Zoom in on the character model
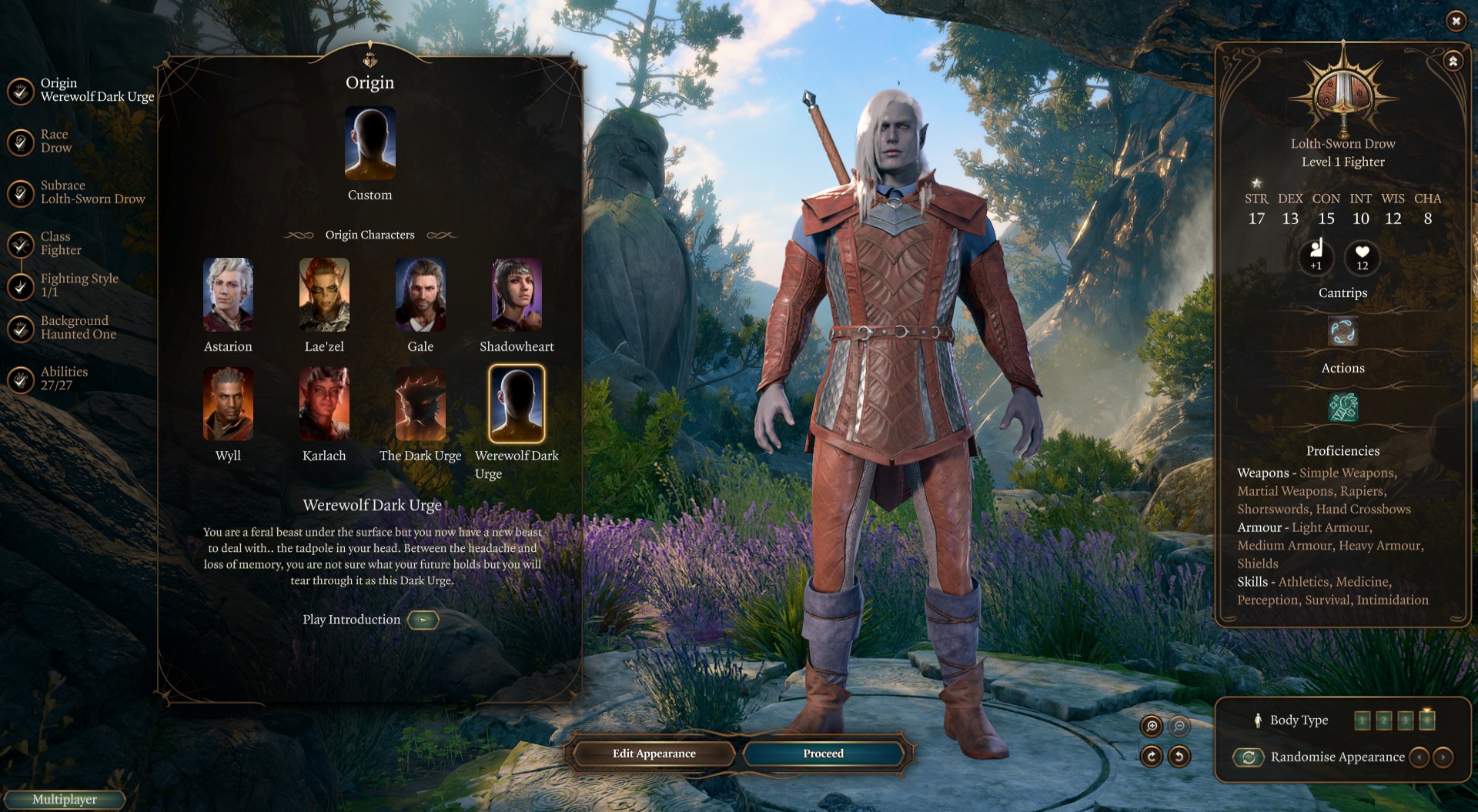Viewport: 1478px width, 812px height. click(x=1152, y=726)
